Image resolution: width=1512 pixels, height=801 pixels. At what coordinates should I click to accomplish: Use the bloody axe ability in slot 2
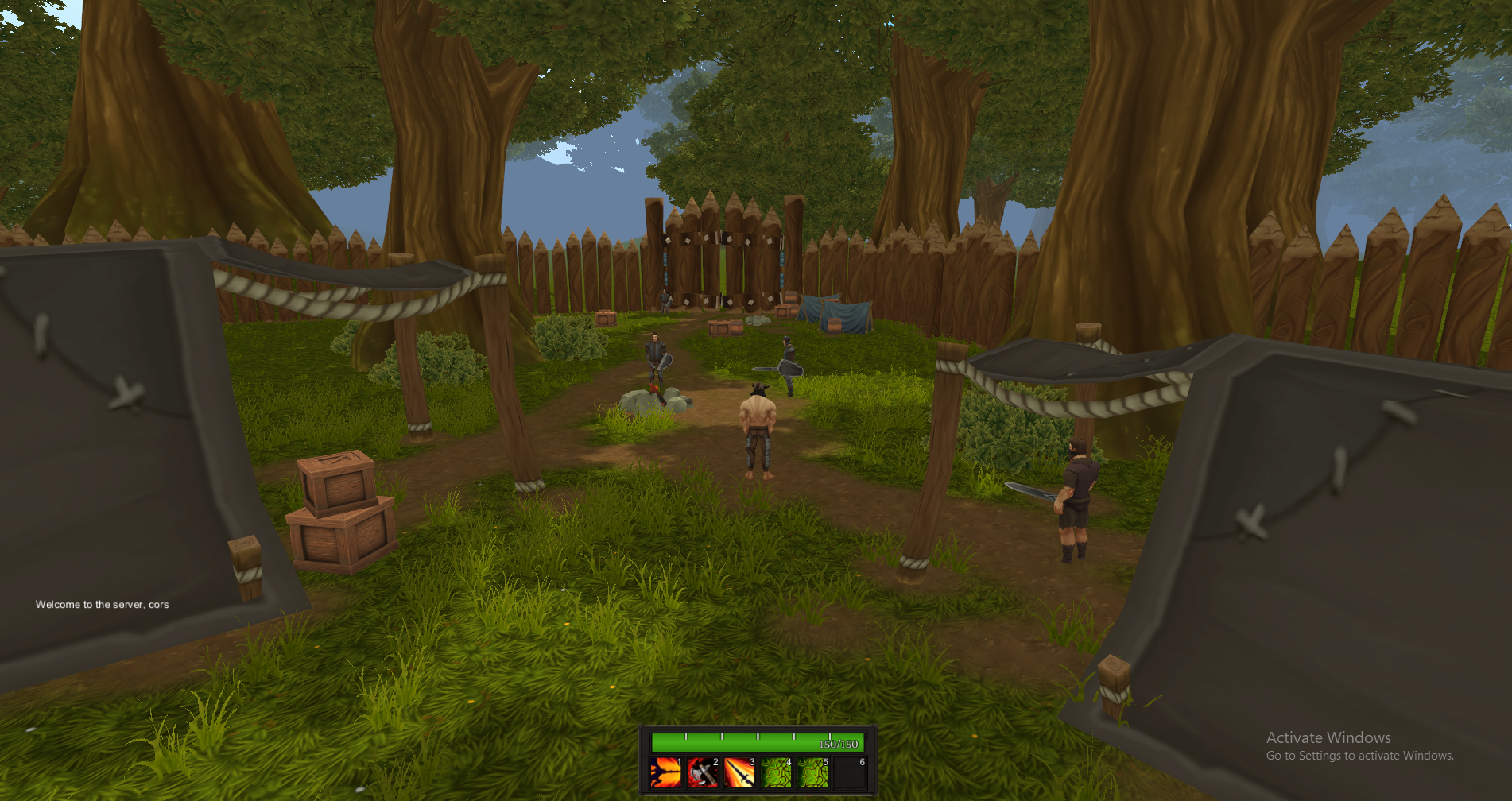coord(703,772)
